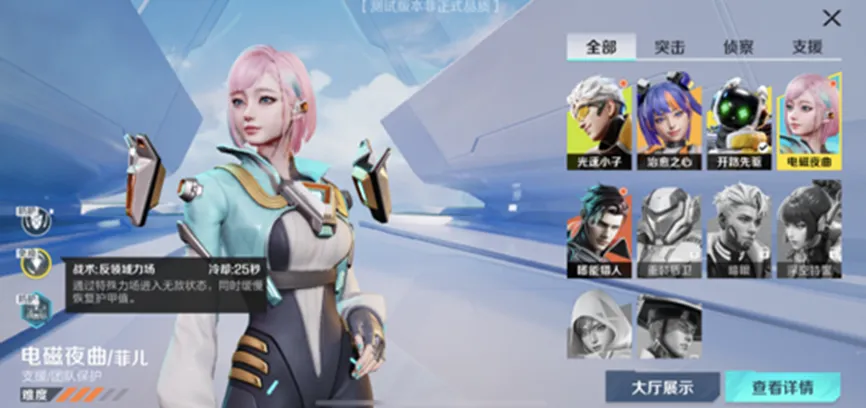Select hero 光速小子 with yellow visor
The width and height of the screenshot is (866, 408).
click(600, 120)
